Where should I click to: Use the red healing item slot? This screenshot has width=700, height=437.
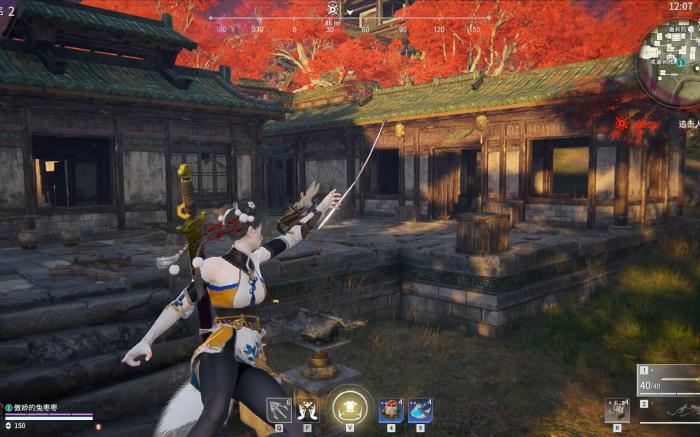(x=390, y=410)
